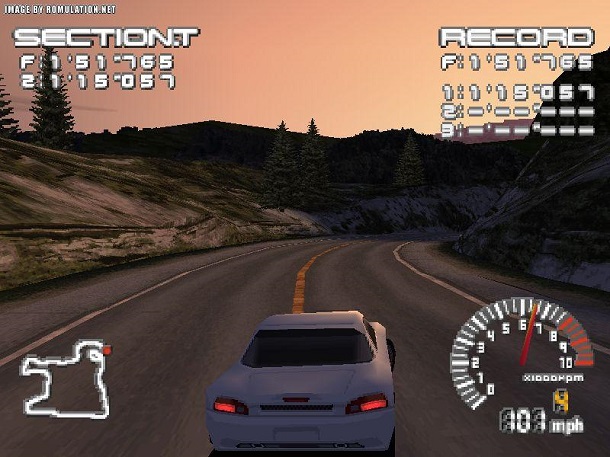Select the red car marker on minimap
Viewport: 610px width, 457px height.
[x=106, y=351]
